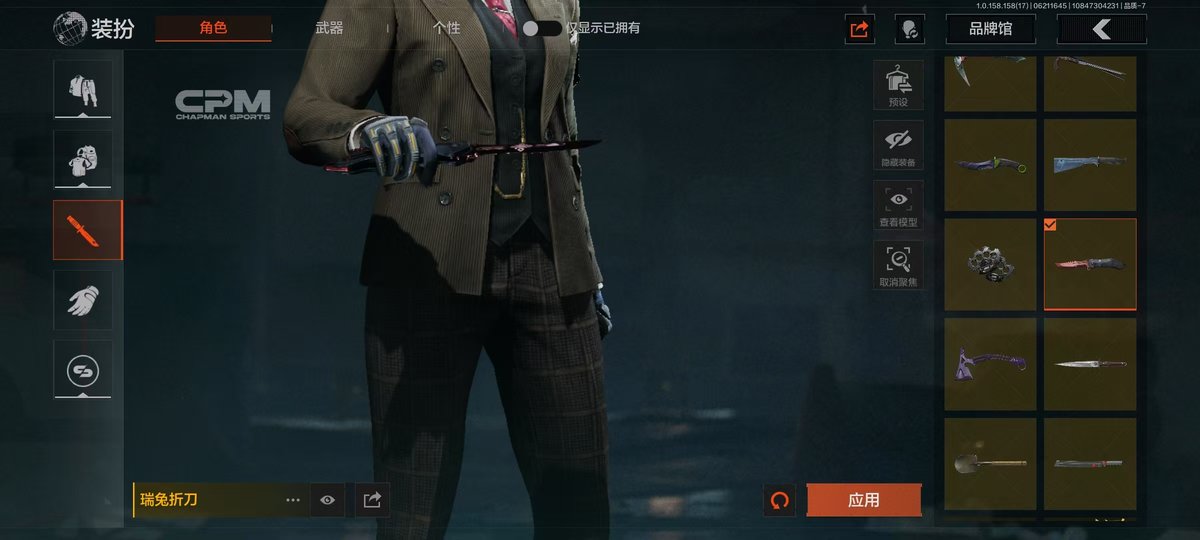Toggle the 仅显示已拥有 switch
1200x540 pixels.
click(x=542, y=28)
